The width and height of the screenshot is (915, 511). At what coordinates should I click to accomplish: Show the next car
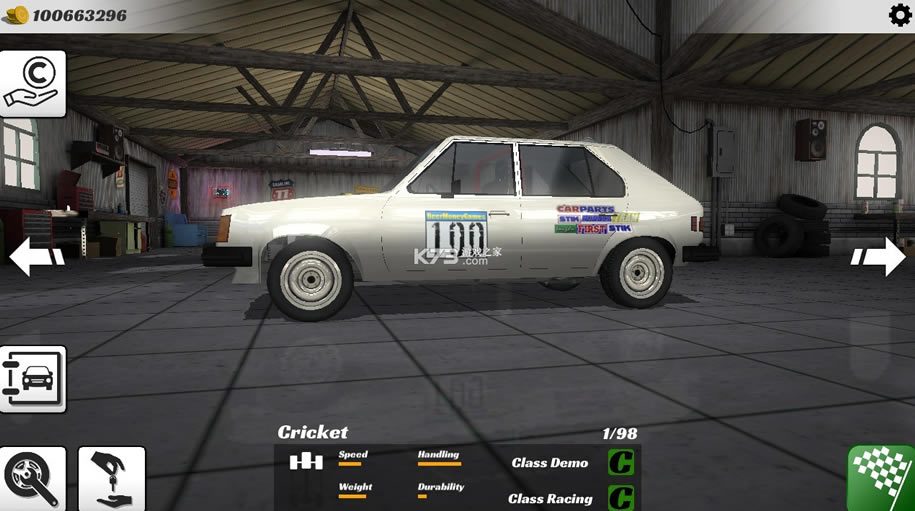pyautogui.click(x=878, y=256)
